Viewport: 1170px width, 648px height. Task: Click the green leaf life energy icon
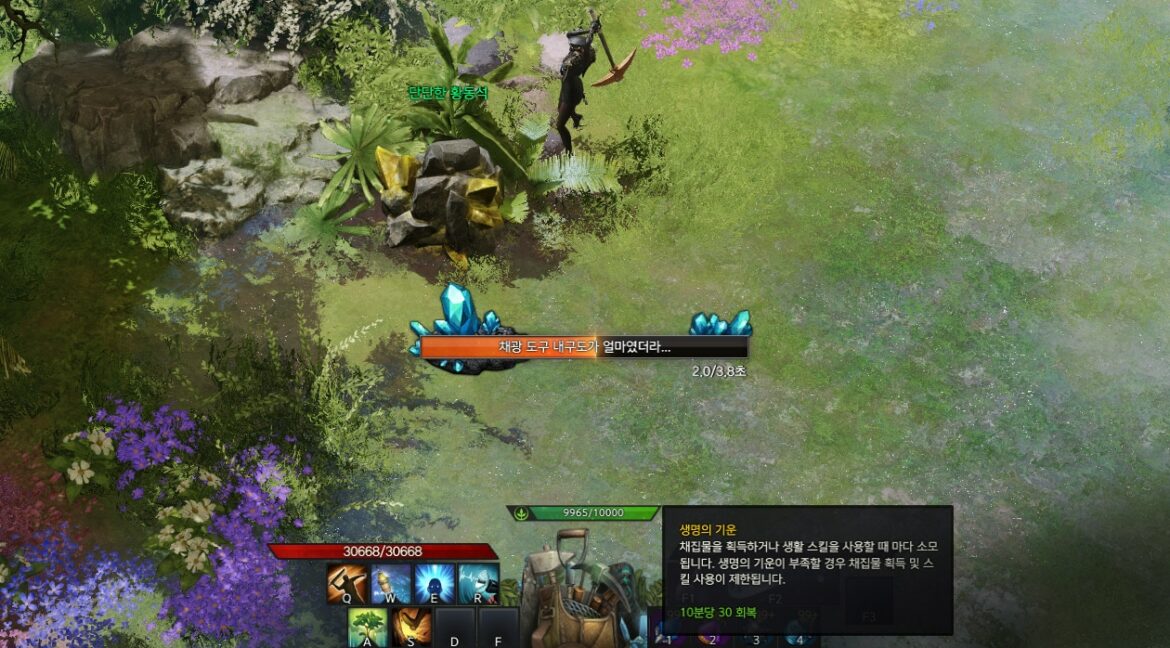coord(520,513)
